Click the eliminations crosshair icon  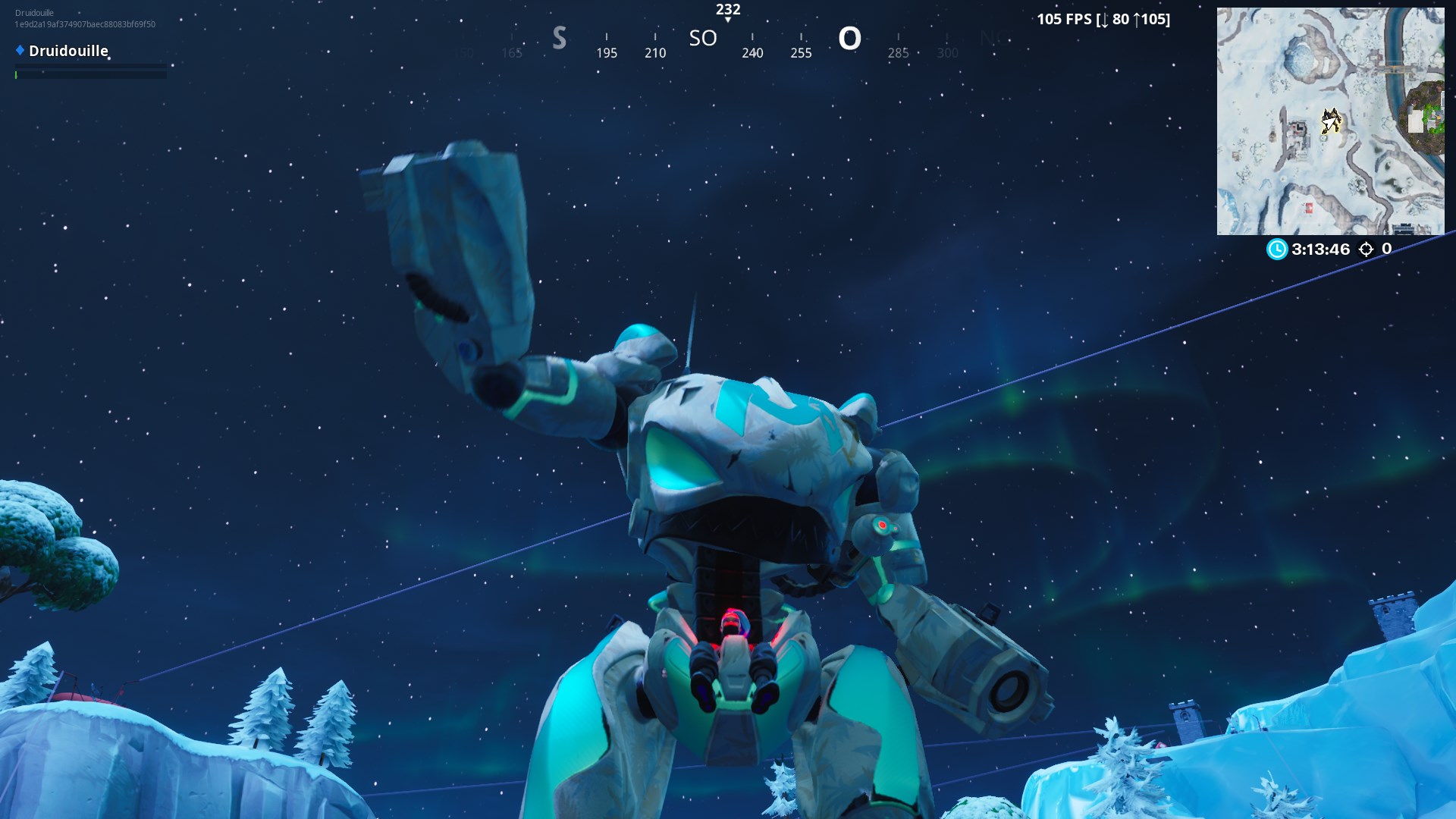point(1365,249)
